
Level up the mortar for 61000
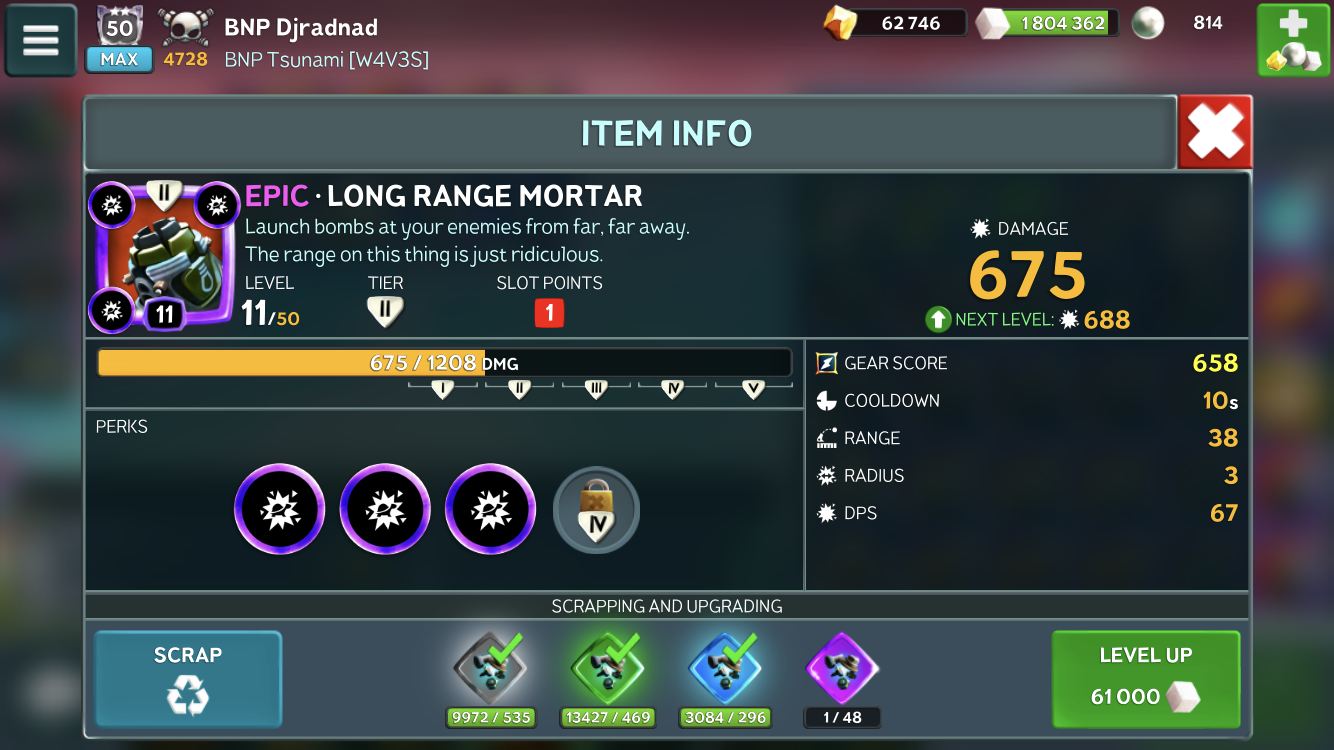point(1146,678)
